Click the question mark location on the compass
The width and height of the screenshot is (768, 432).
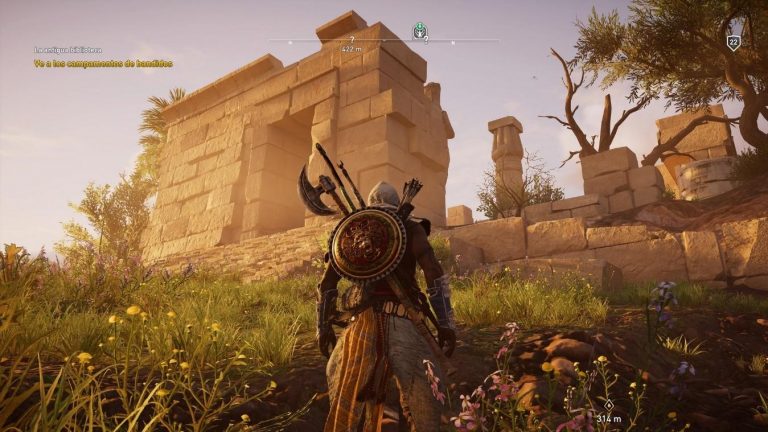(351, 39)
